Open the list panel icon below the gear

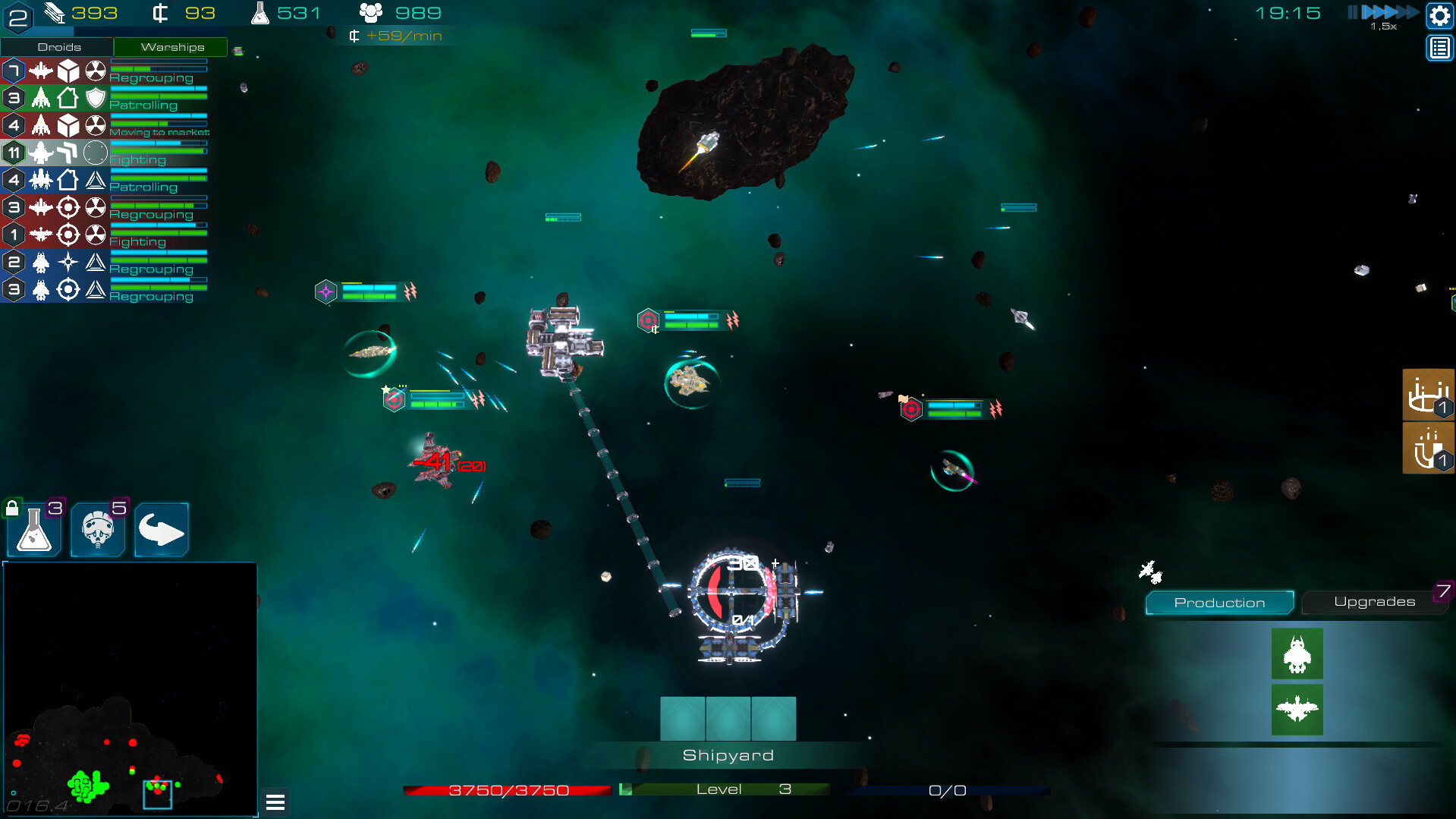(x=1439, y=48)
